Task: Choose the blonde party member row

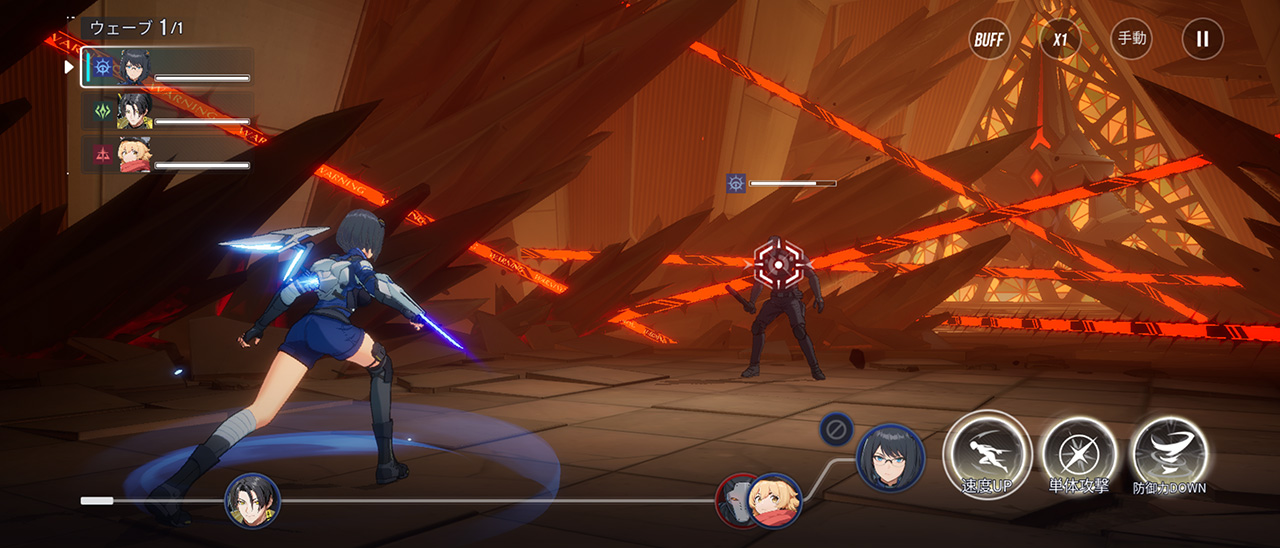Action: pyautogui.click(x=168, y=154)
